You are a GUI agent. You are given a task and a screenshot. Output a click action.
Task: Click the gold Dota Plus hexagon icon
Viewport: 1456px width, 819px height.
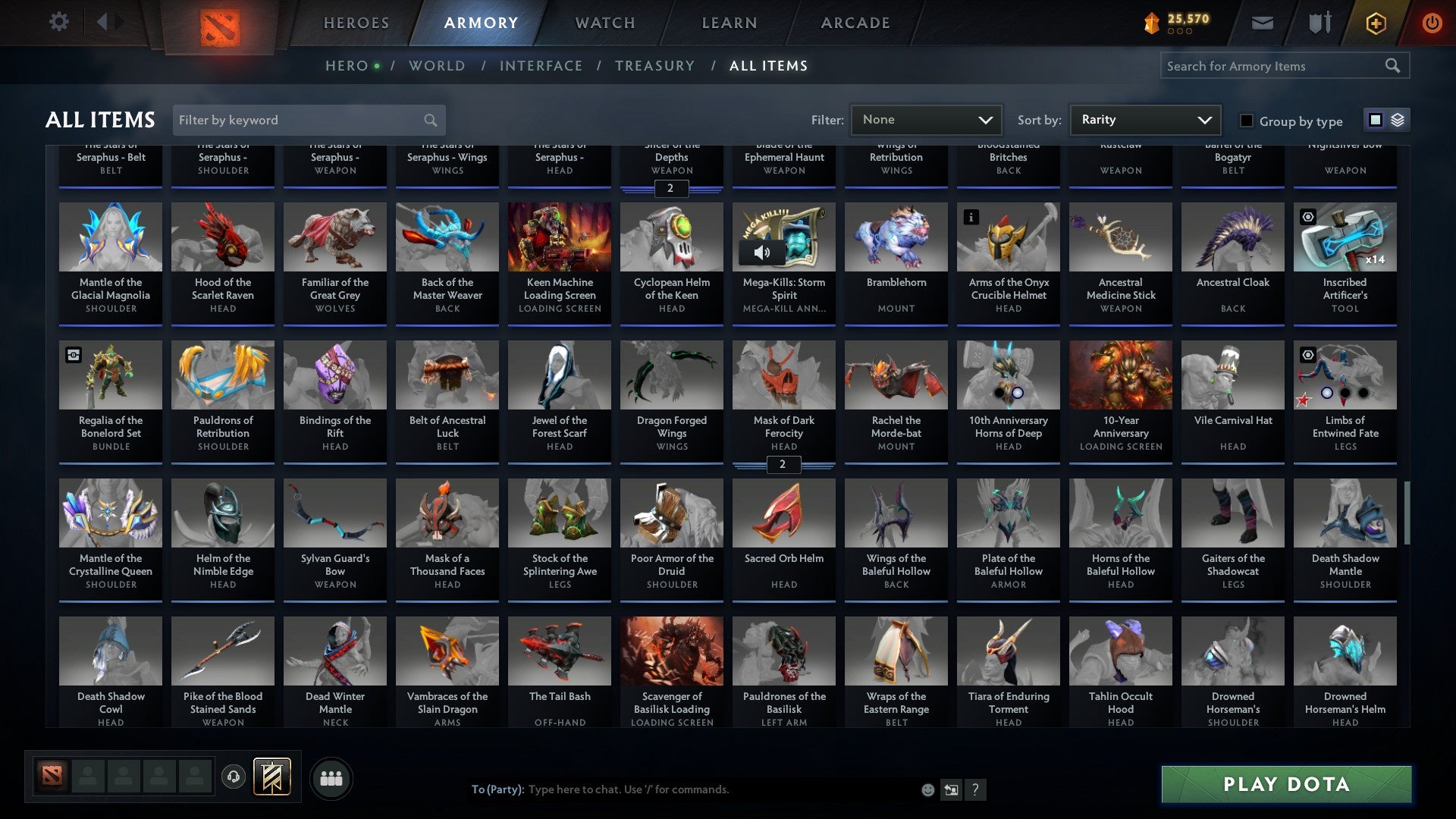click(x=1375, y=23)
